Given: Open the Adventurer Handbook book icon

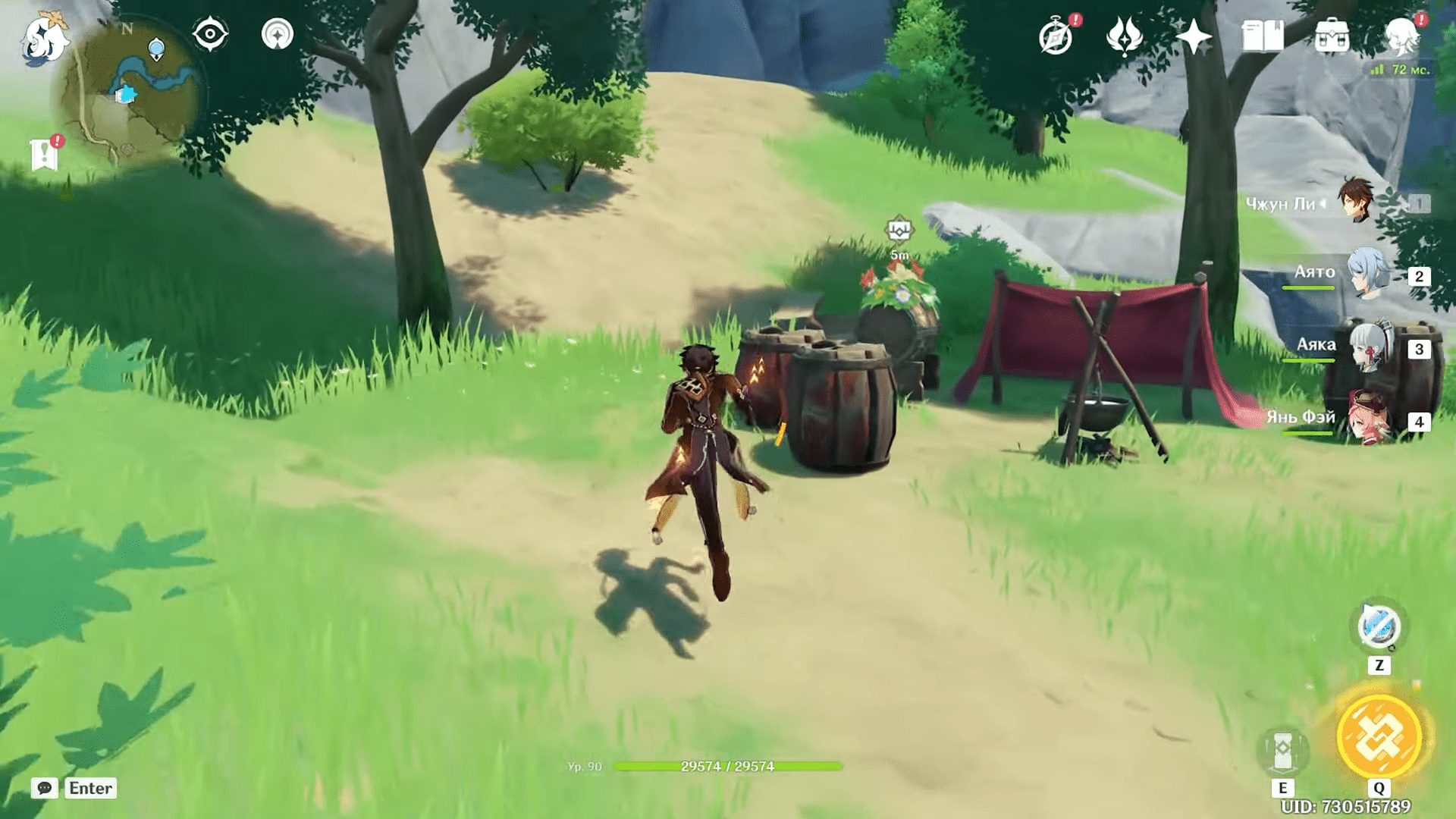Looking at the screenshot, I should (x=1262, y=36).
